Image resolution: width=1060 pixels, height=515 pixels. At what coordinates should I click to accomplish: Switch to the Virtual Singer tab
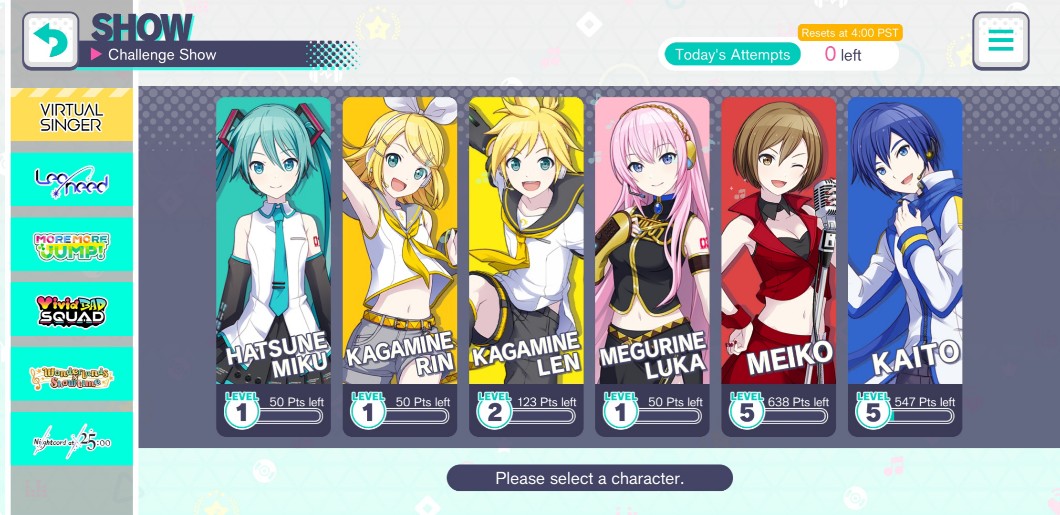(71, 118)
